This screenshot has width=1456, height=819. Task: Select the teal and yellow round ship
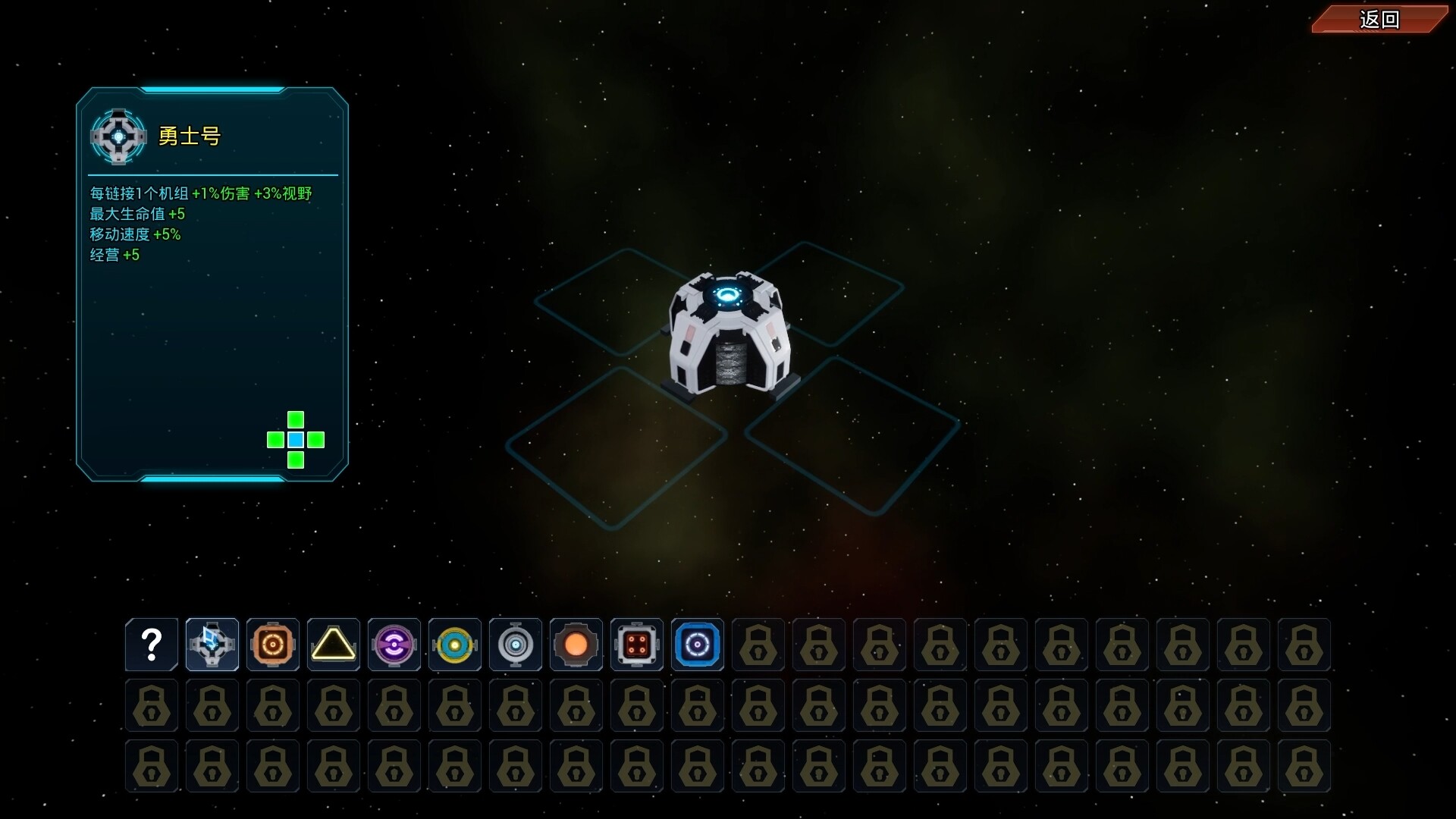click(455, 645)
